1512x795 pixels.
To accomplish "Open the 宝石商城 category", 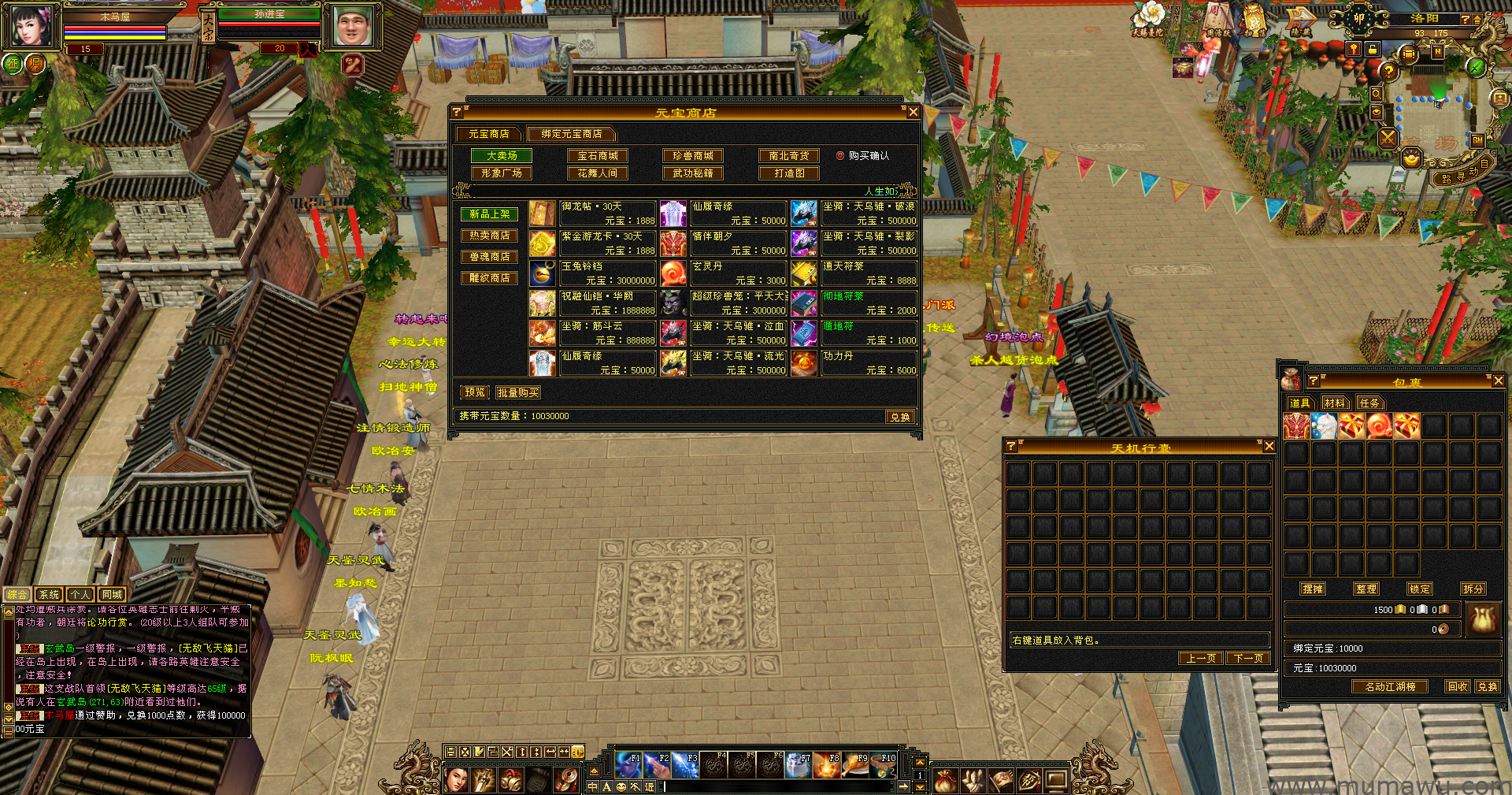I will point(598,156).
